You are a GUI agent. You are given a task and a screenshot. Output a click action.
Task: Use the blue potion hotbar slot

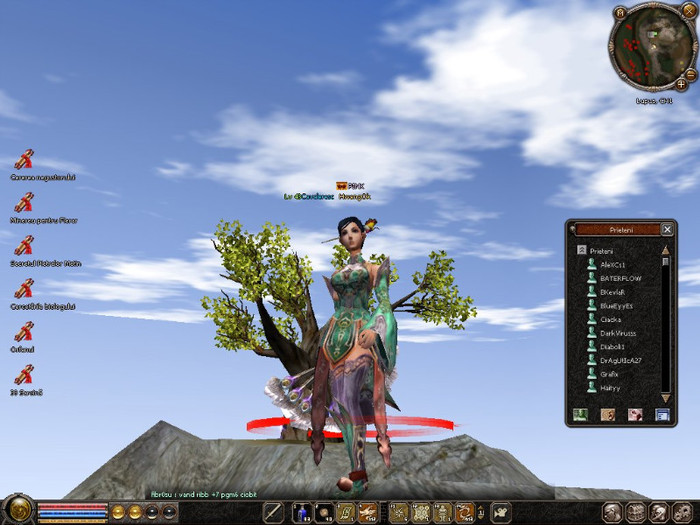point(301,513)
